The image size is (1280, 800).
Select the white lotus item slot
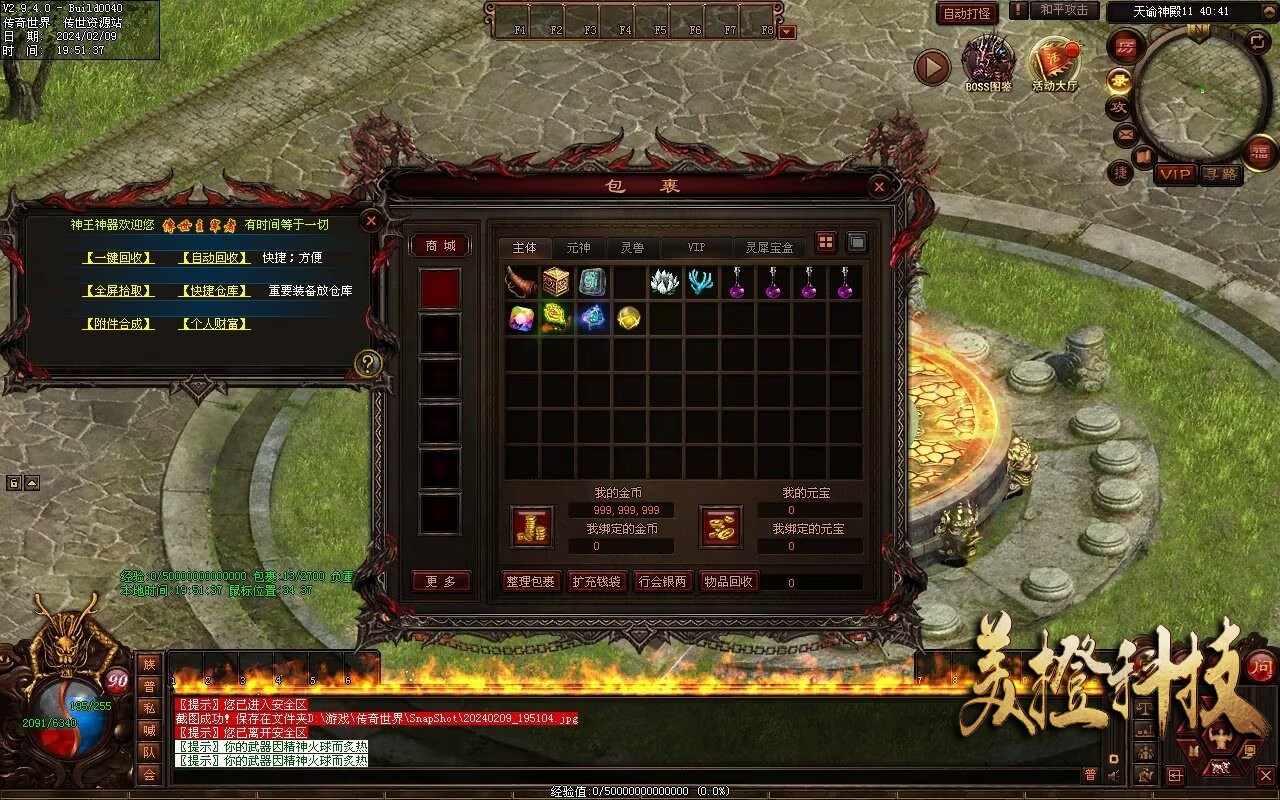tap(665, 282)
